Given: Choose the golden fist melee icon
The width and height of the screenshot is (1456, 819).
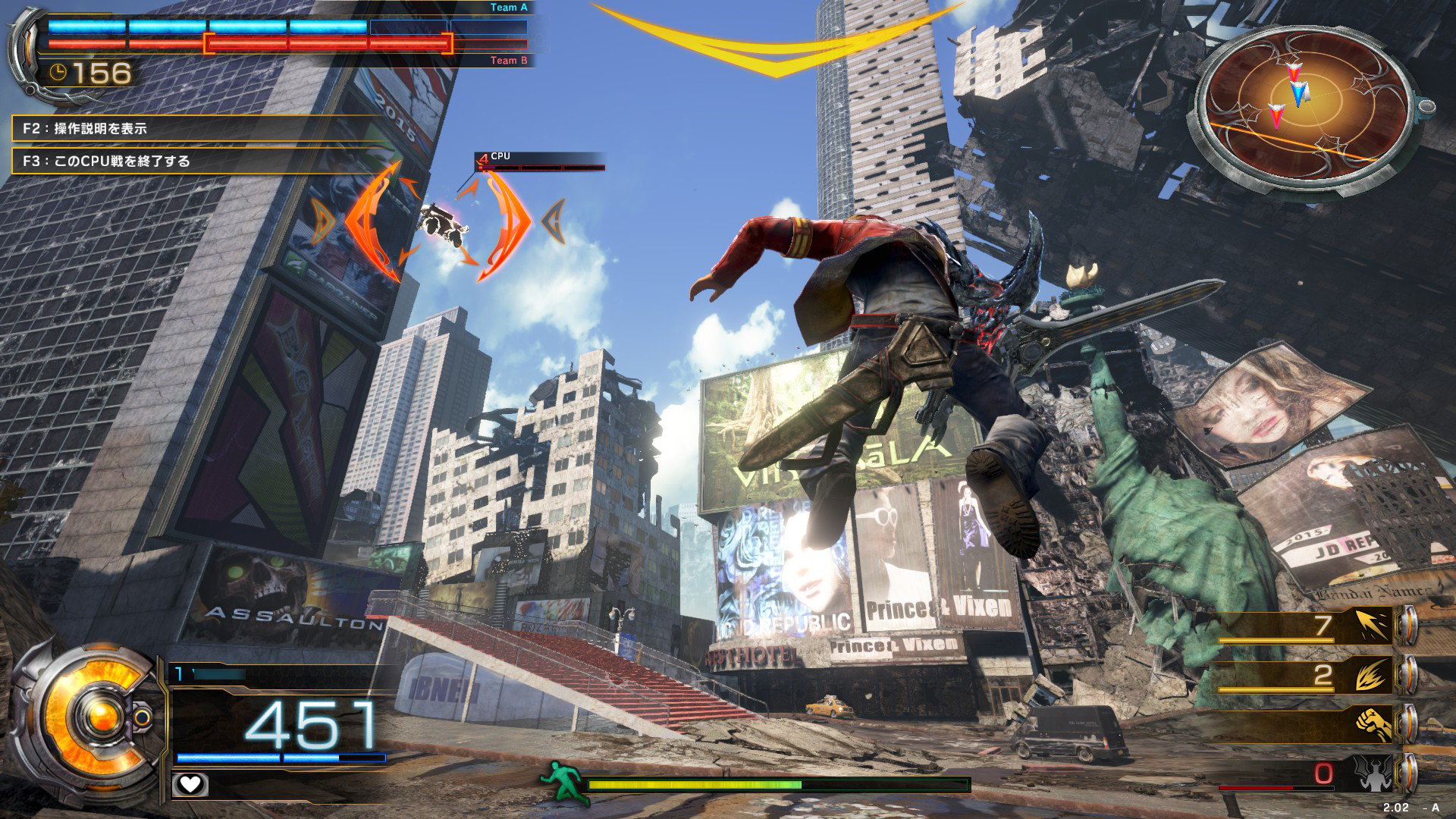Looking at the screenshot, I should pos(1373,724).
